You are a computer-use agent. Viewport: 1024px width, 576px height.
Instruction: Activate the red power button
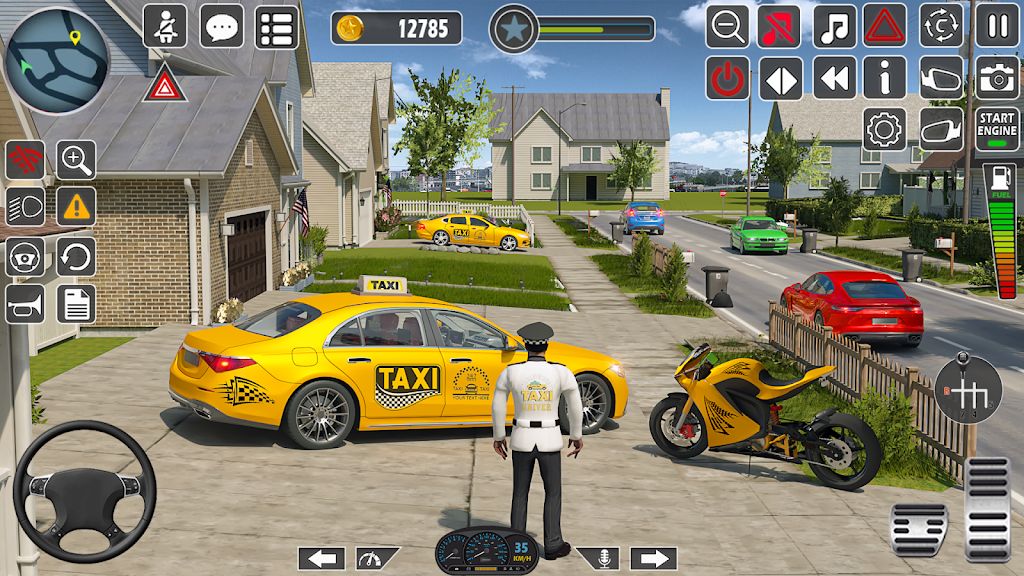[727, 78]
